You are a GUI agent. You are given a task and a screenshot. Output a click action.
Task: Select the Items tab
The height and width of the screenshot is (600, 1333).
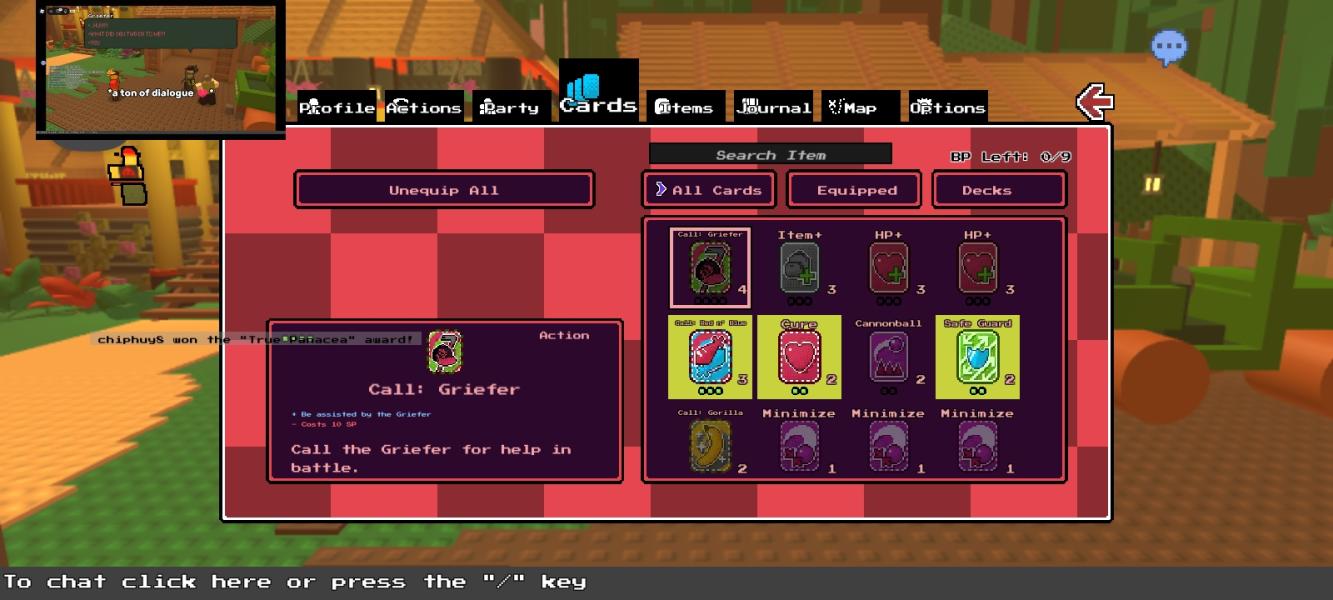tap(685, 107)
